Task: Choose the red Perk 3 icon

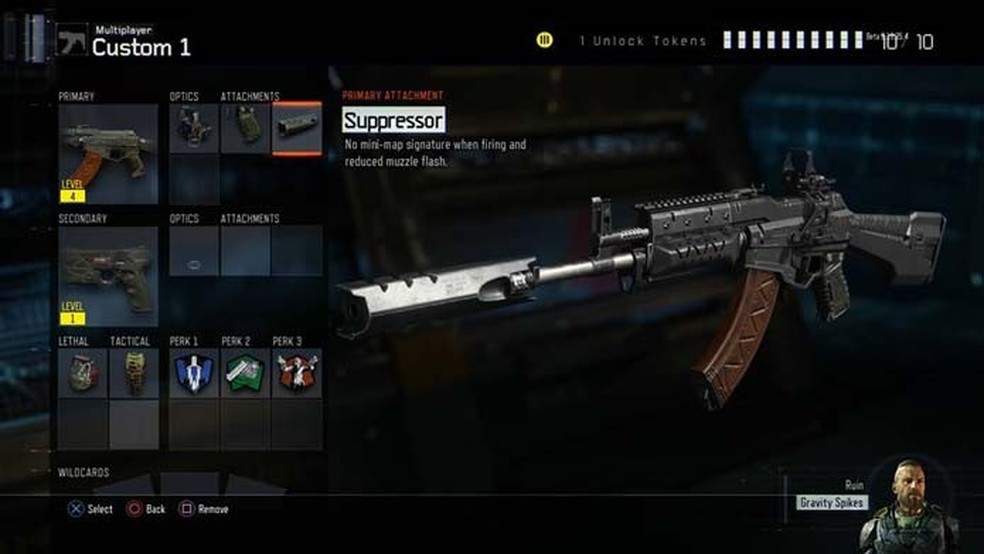Action: coord(297,373)
